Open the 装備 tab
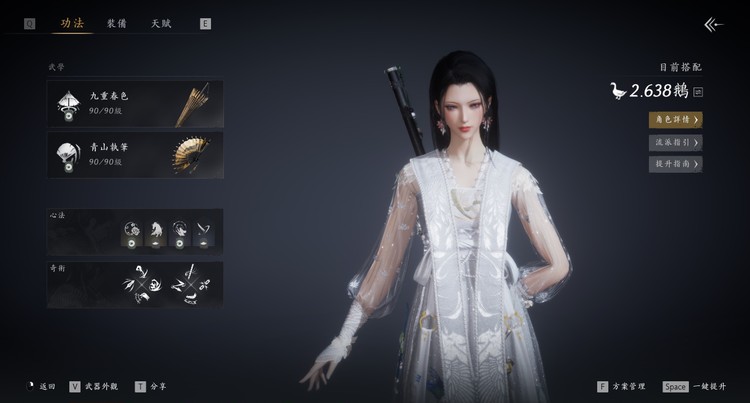 (117, 23)
